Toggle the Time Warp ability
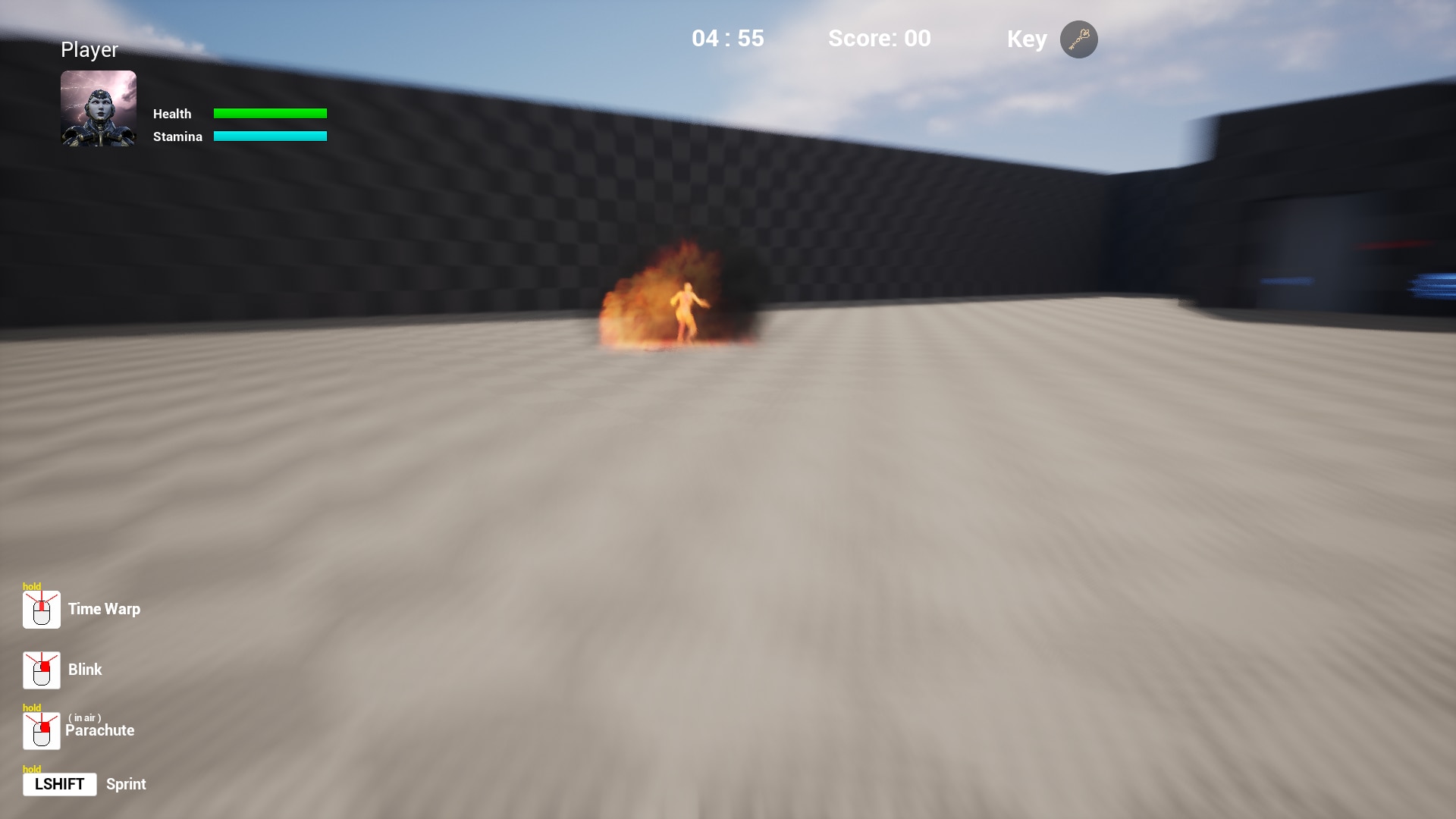Image resolution: width=1456 pixels, height=819 pixels. 104,609
